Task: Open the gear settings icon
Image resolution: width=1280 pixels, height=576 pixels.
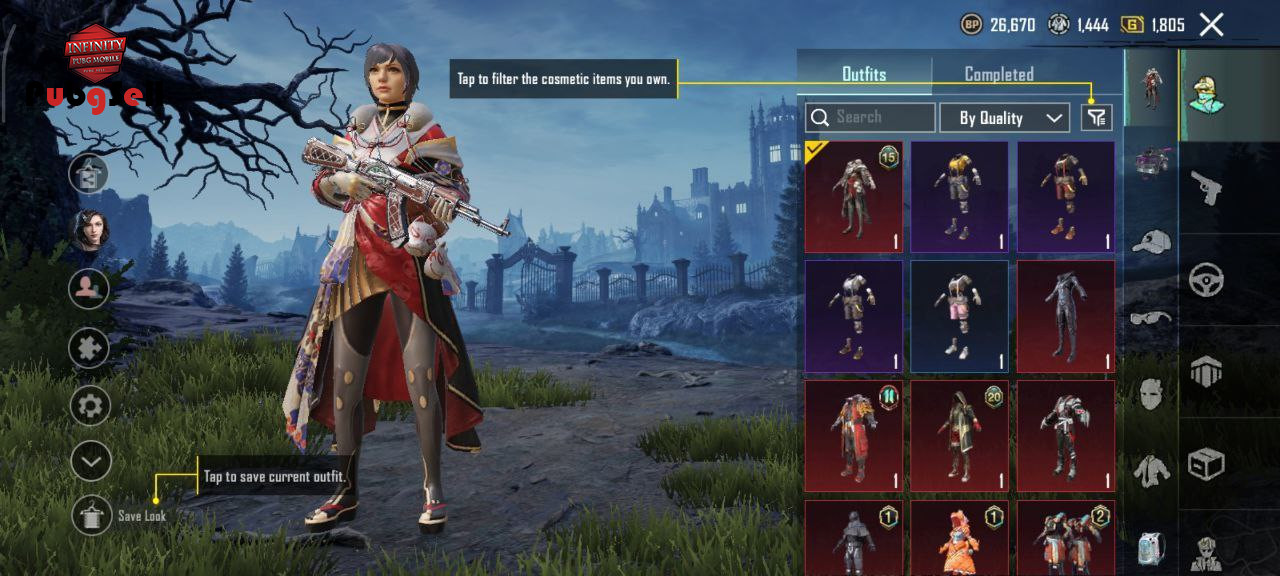Action: (89, 406)
